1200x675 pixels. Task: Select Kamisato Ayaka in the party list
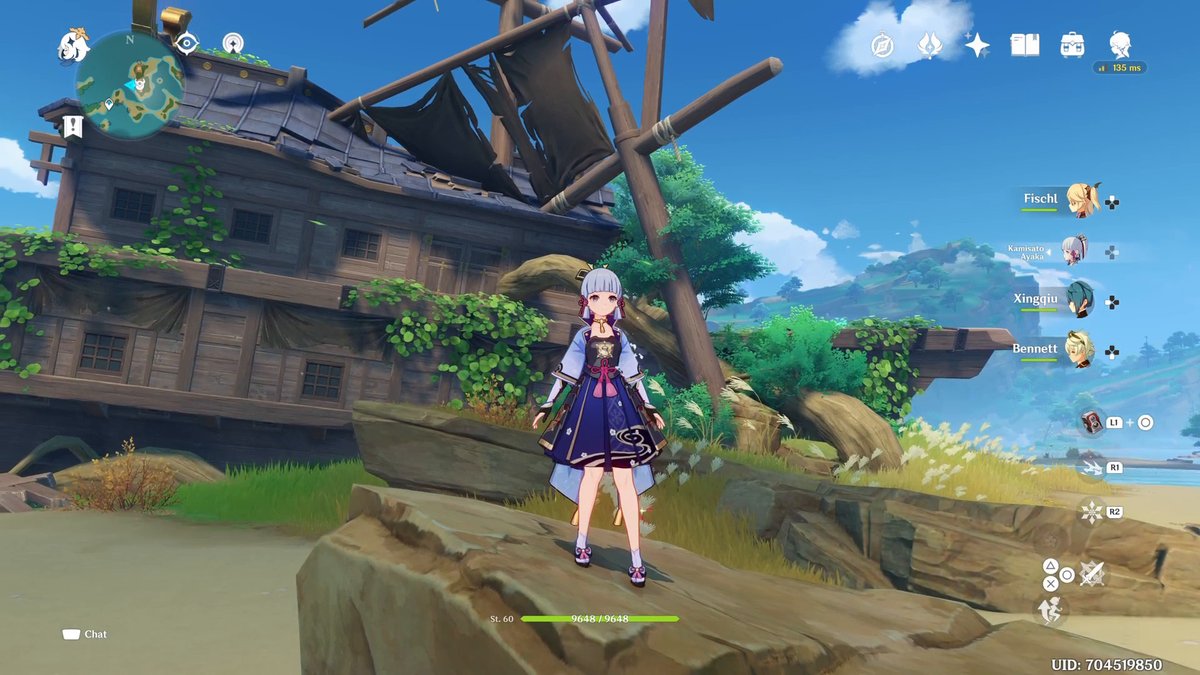[1073, 250]
